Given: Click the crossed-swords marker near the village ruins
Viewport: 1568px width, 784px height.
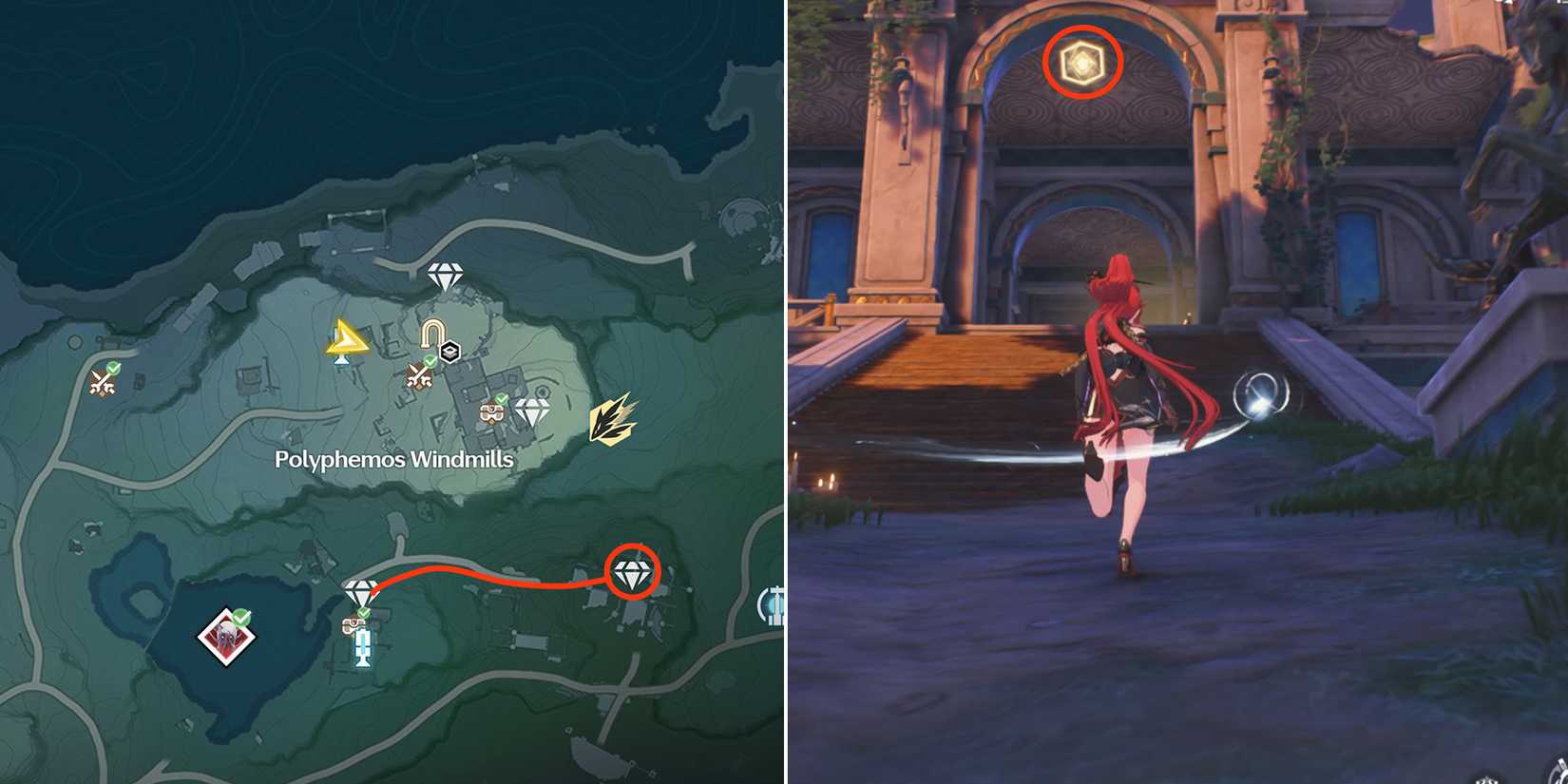Looking at the screenshot, I should (418, 375).
